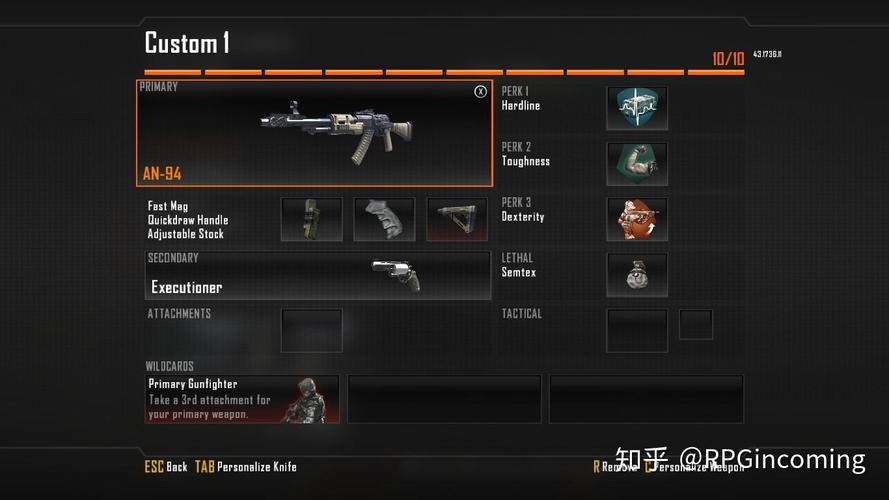Choose the Fast Mag attachment icon
This screenshot has width=889, height=500.
[311, 219]
